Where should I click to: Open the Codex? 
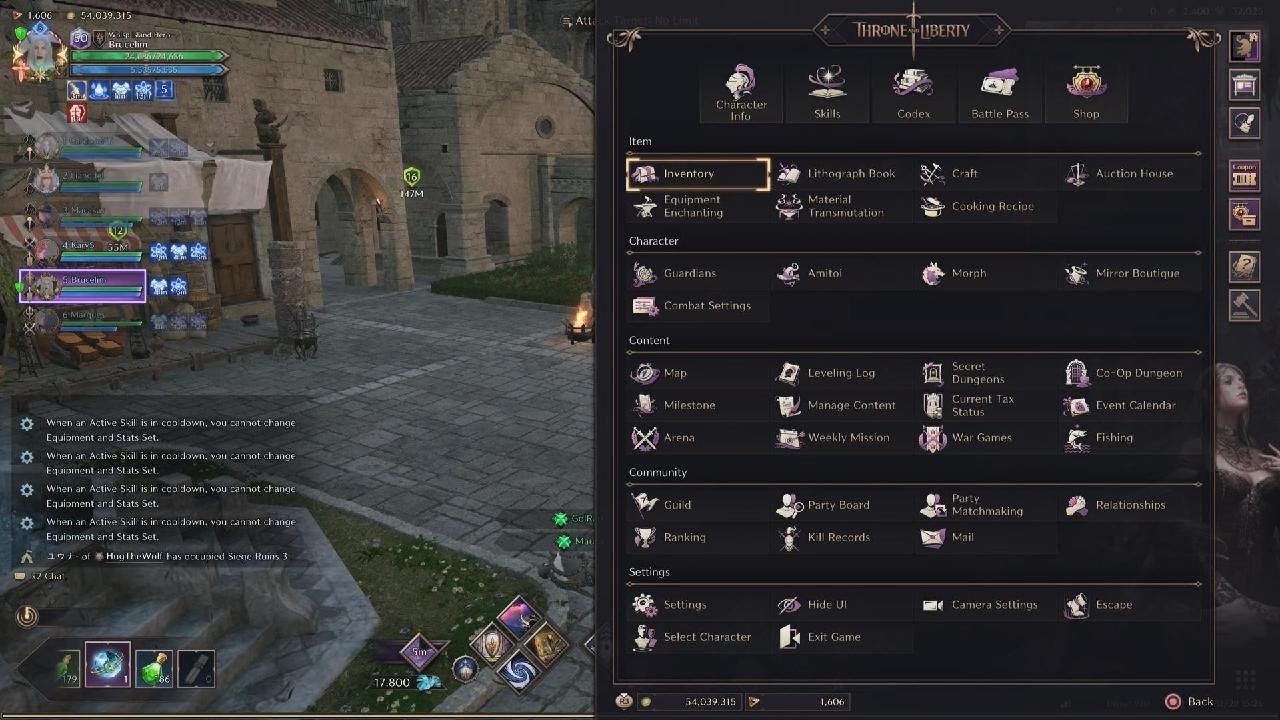tap(913, 93)
